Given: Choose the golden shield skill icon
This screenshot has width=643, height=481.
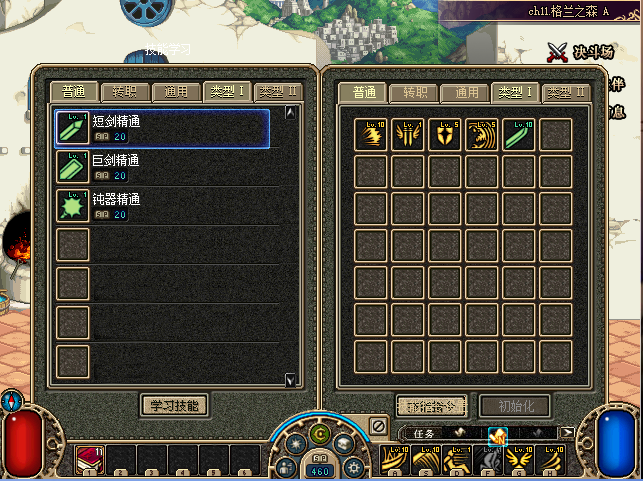Looking at the screenshot, I should (445, 134).
